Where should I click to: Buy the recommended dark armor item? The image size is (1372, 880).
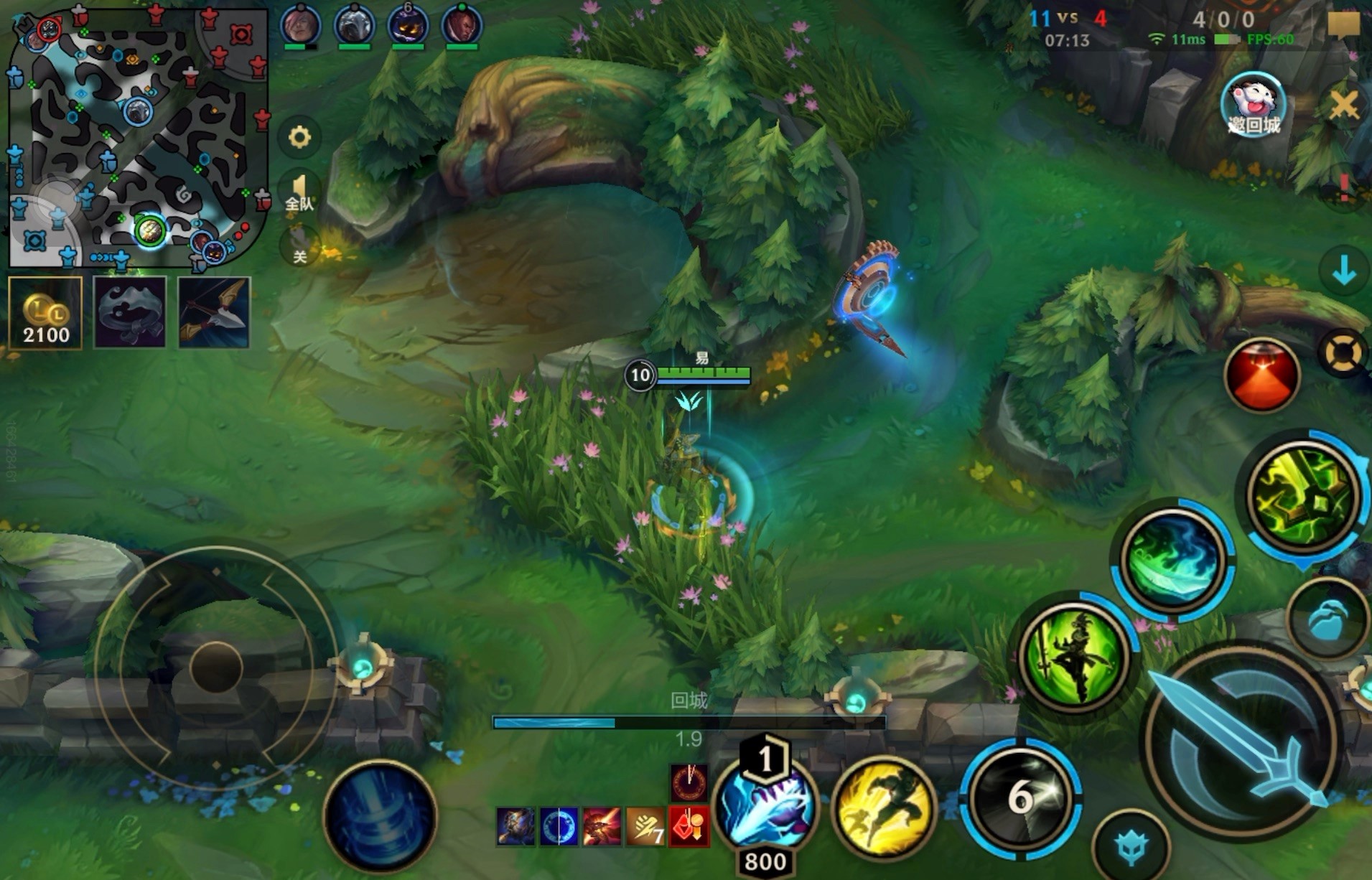point(130,313)
